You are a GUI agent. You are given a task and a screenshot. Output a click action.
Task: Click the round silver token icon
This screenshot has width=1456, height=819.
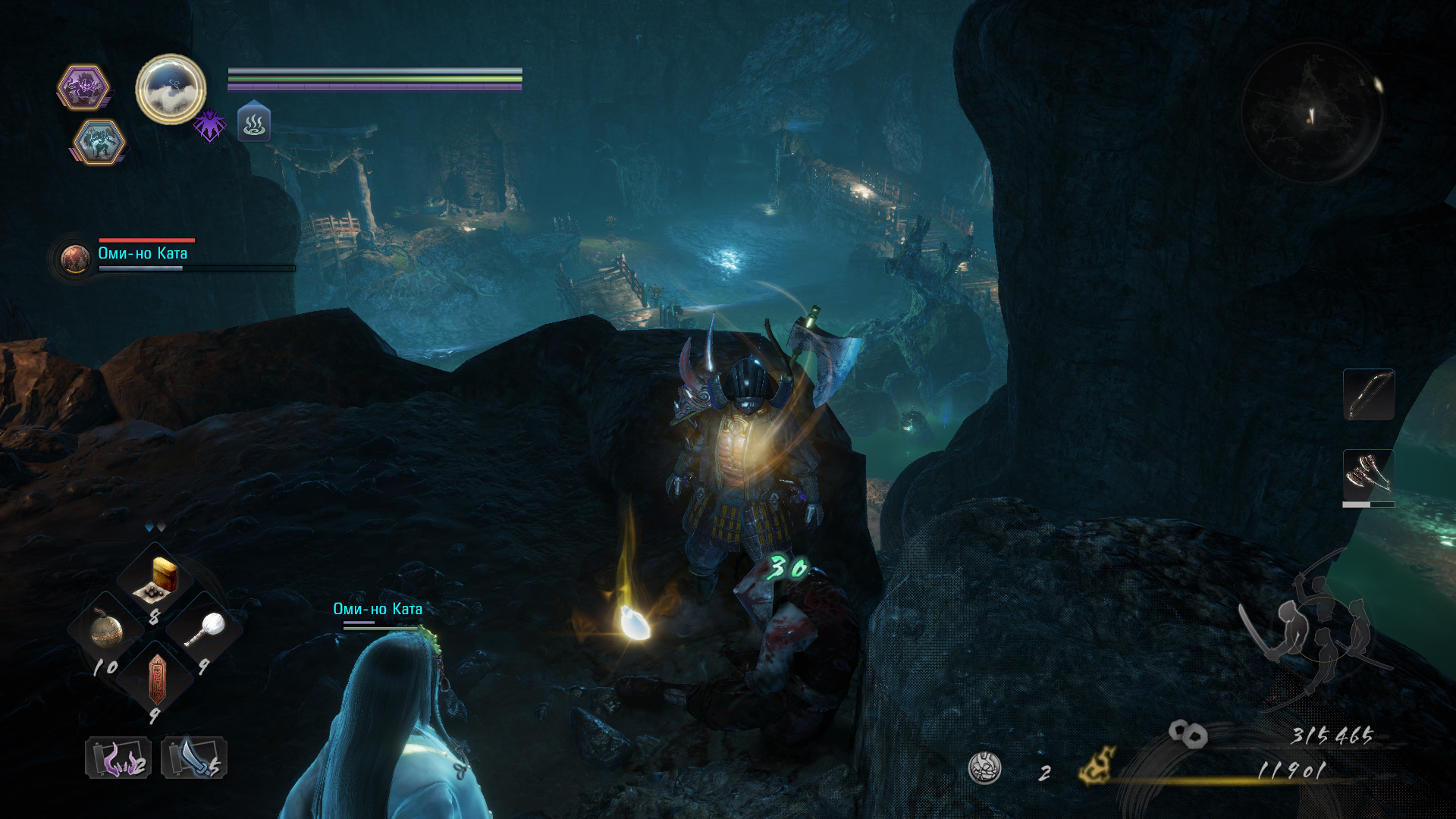pos(984,768)
